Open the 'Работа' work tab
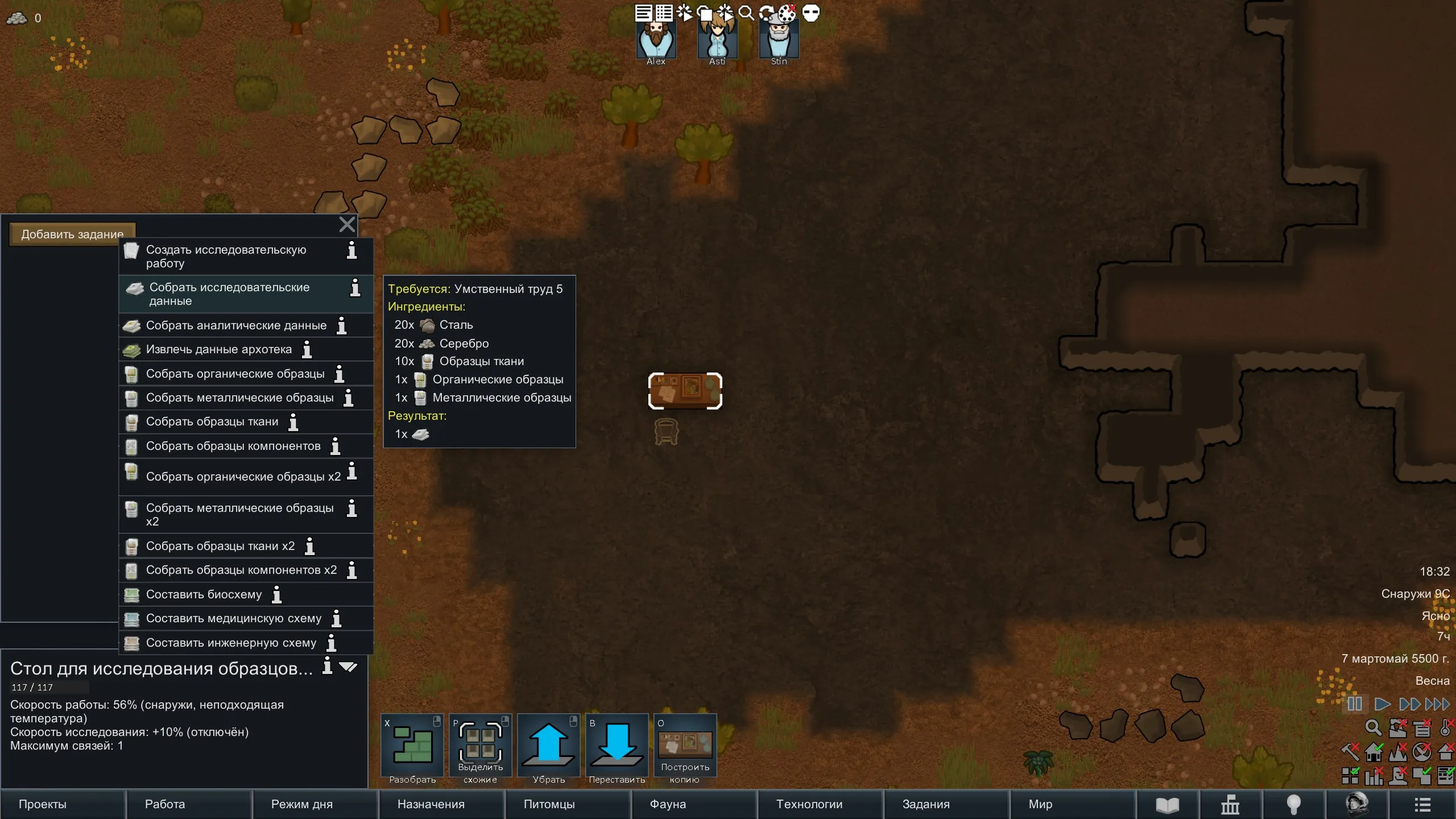Screen dimensions: 1456x819 (189, 804)
